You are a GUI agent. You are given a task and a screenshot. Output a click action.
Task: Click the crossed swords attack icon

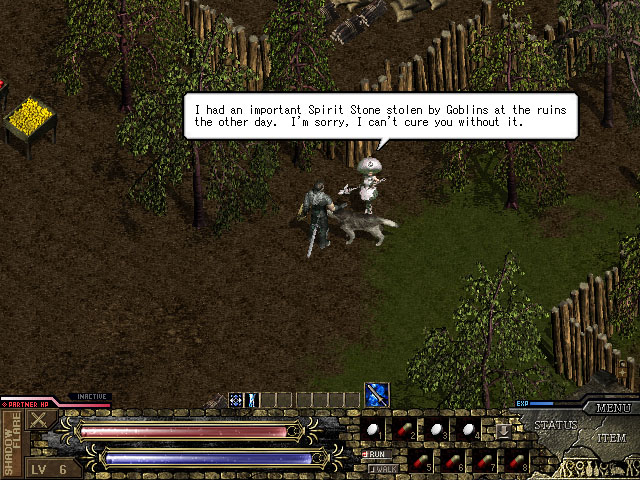[40, 422]
